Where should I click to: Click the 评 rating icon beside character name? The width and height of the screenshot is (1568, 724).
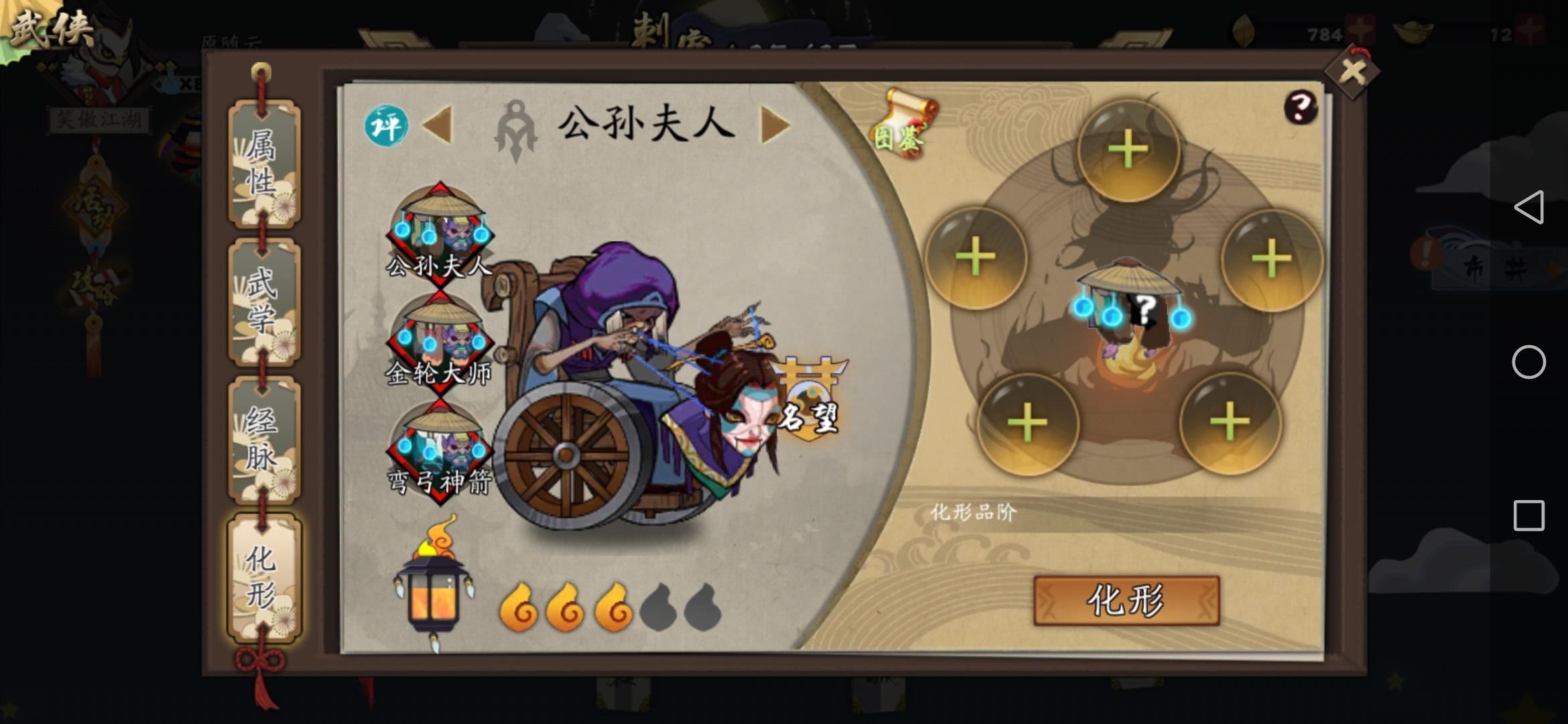tap(385, 125)
